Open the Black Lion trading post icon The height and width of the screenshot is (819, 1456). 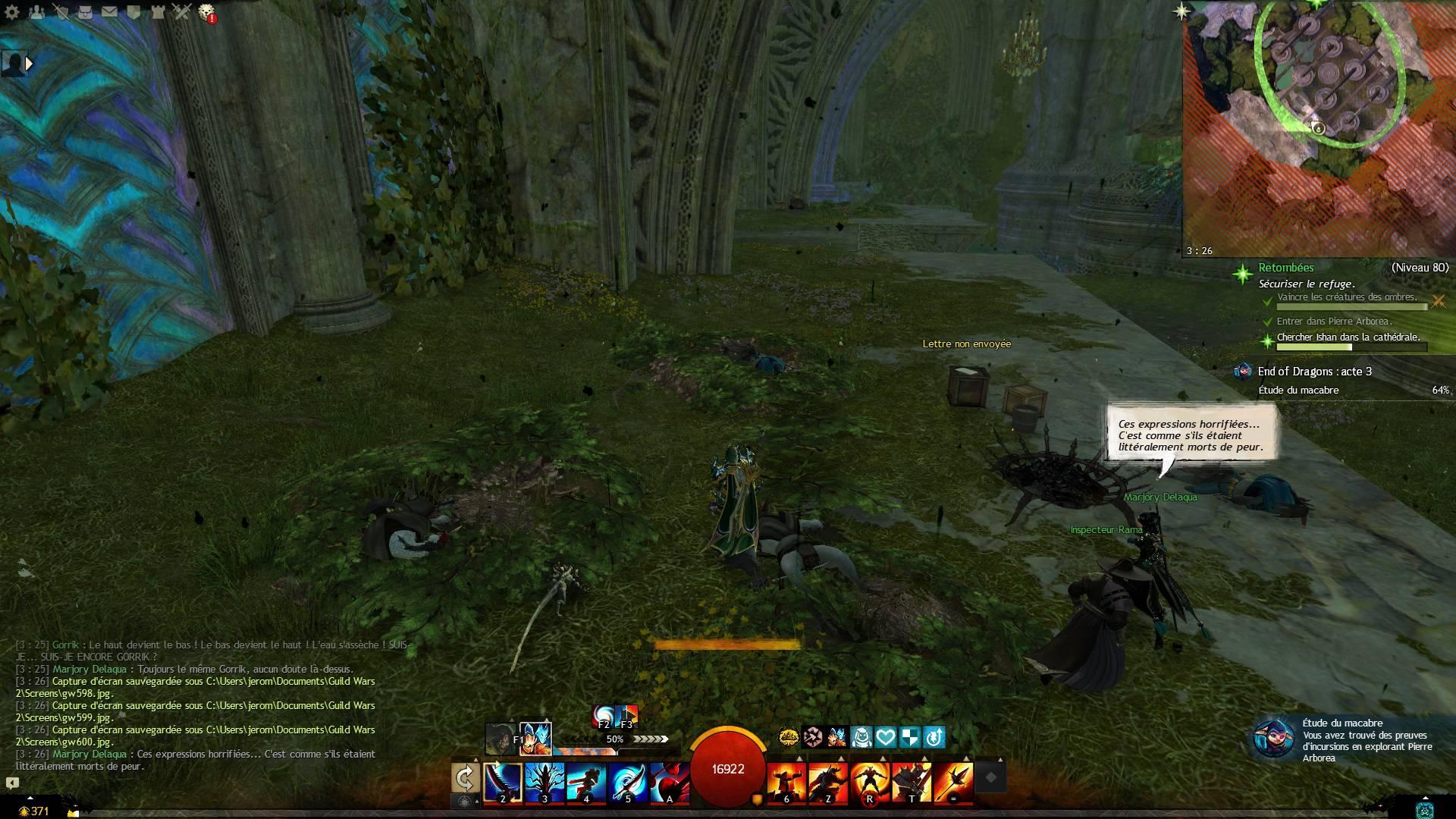tap(206, 11)
